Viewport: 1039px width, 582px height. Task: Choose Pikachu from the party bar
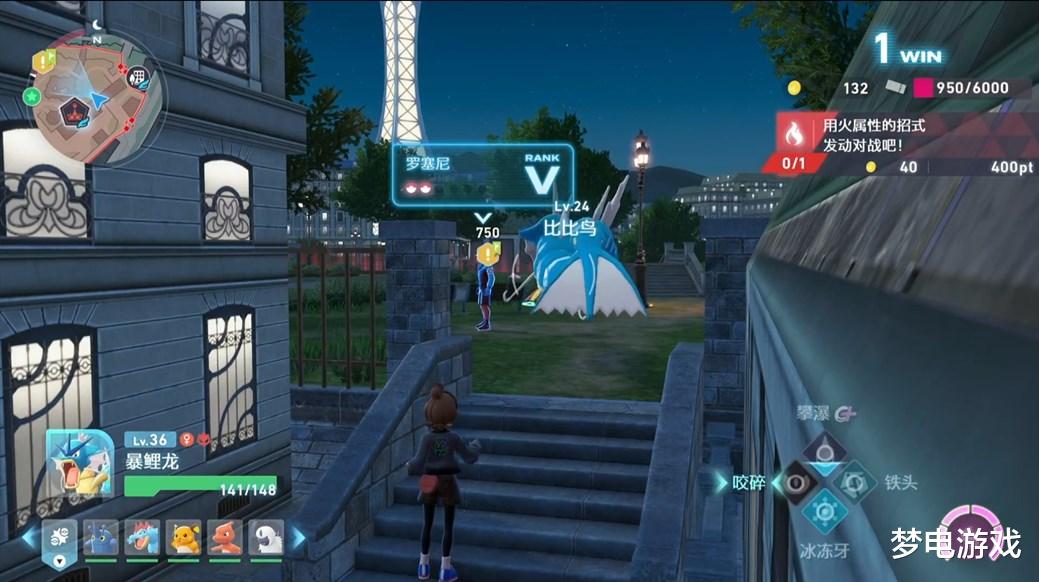(183, 538)
